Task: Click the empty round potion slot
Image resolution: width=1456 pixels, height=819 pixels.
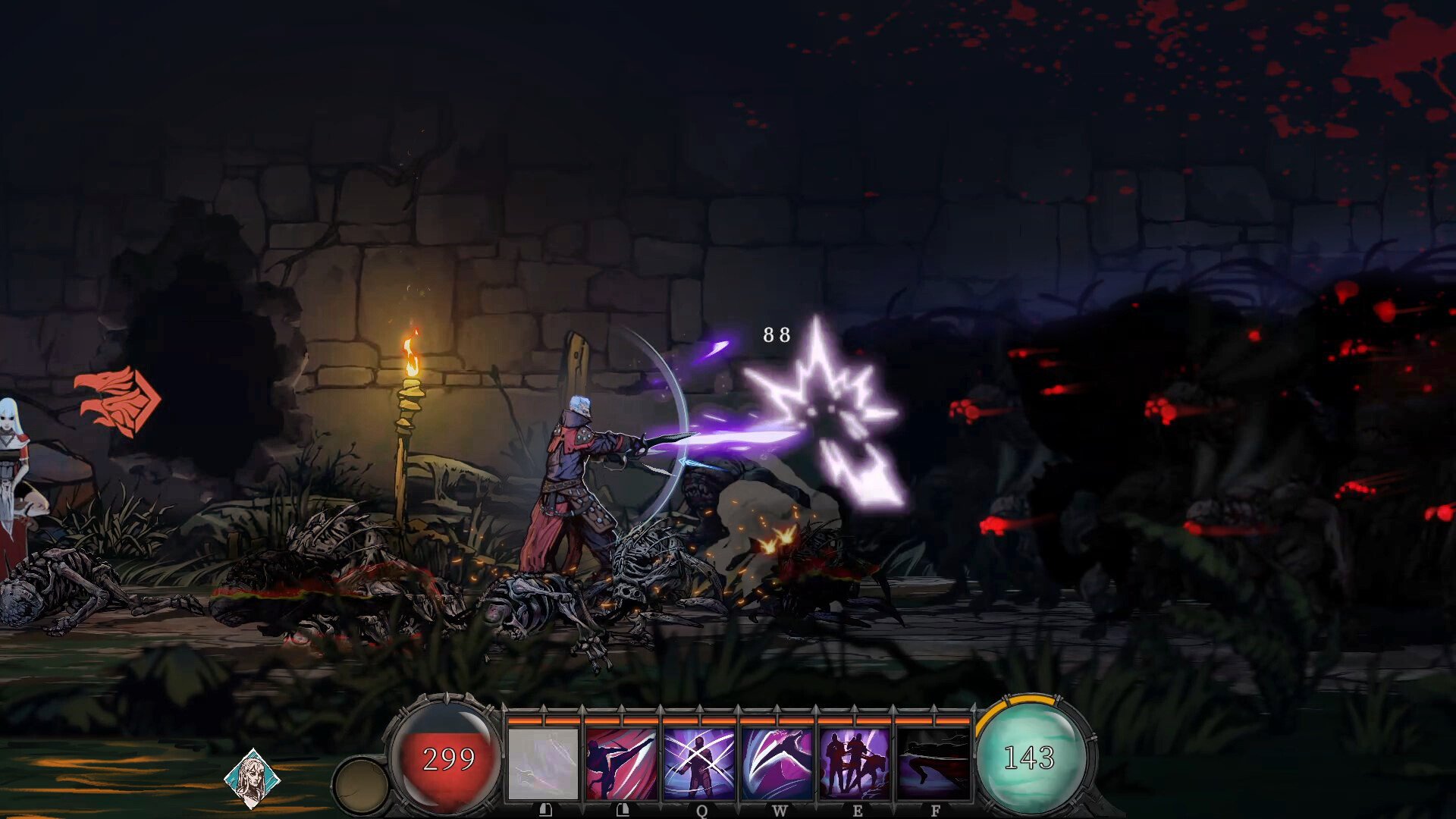Action: coord(361,786)
